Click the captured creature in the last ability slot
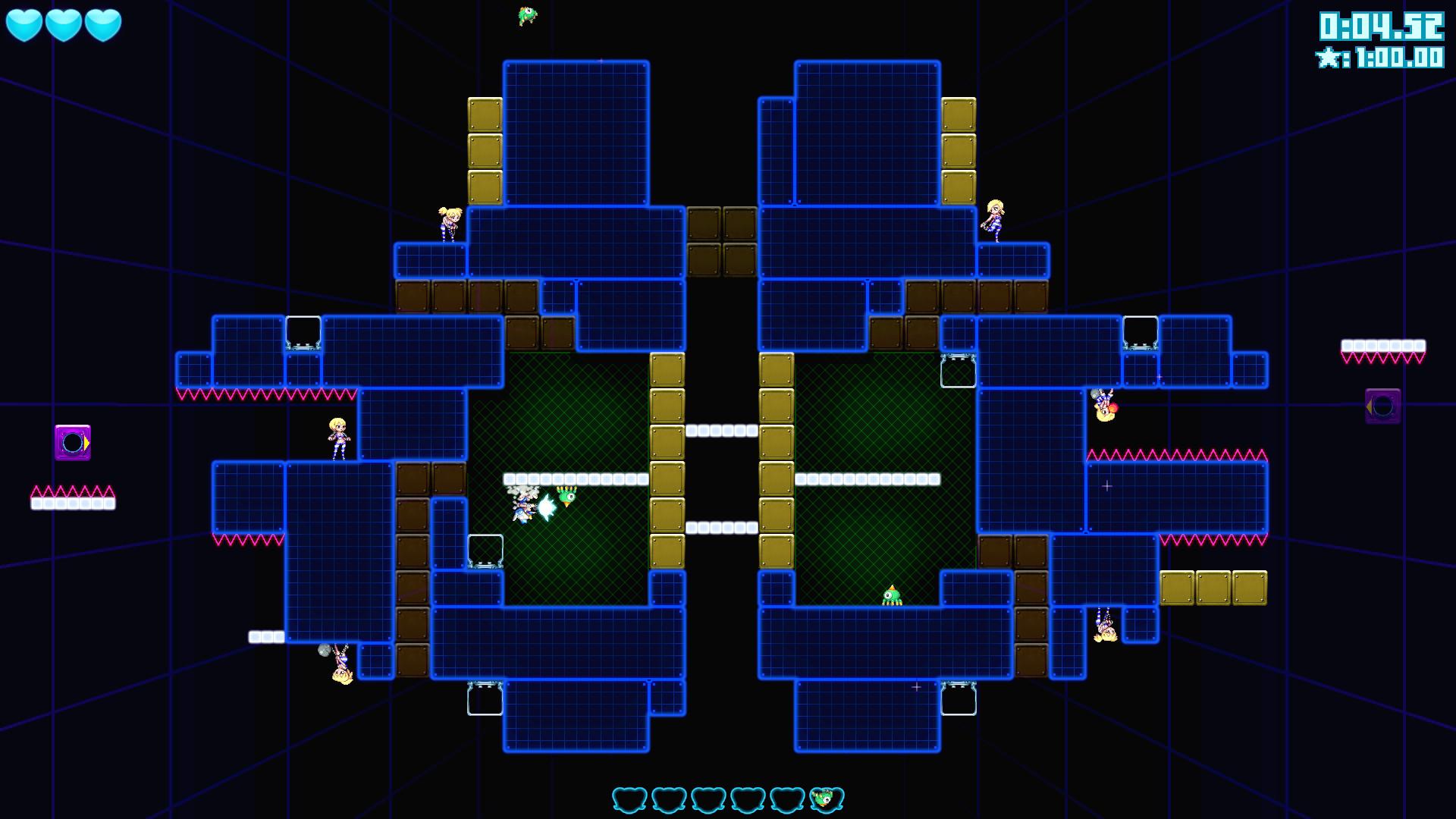The image size is (1456, 819). click(827, 798)
